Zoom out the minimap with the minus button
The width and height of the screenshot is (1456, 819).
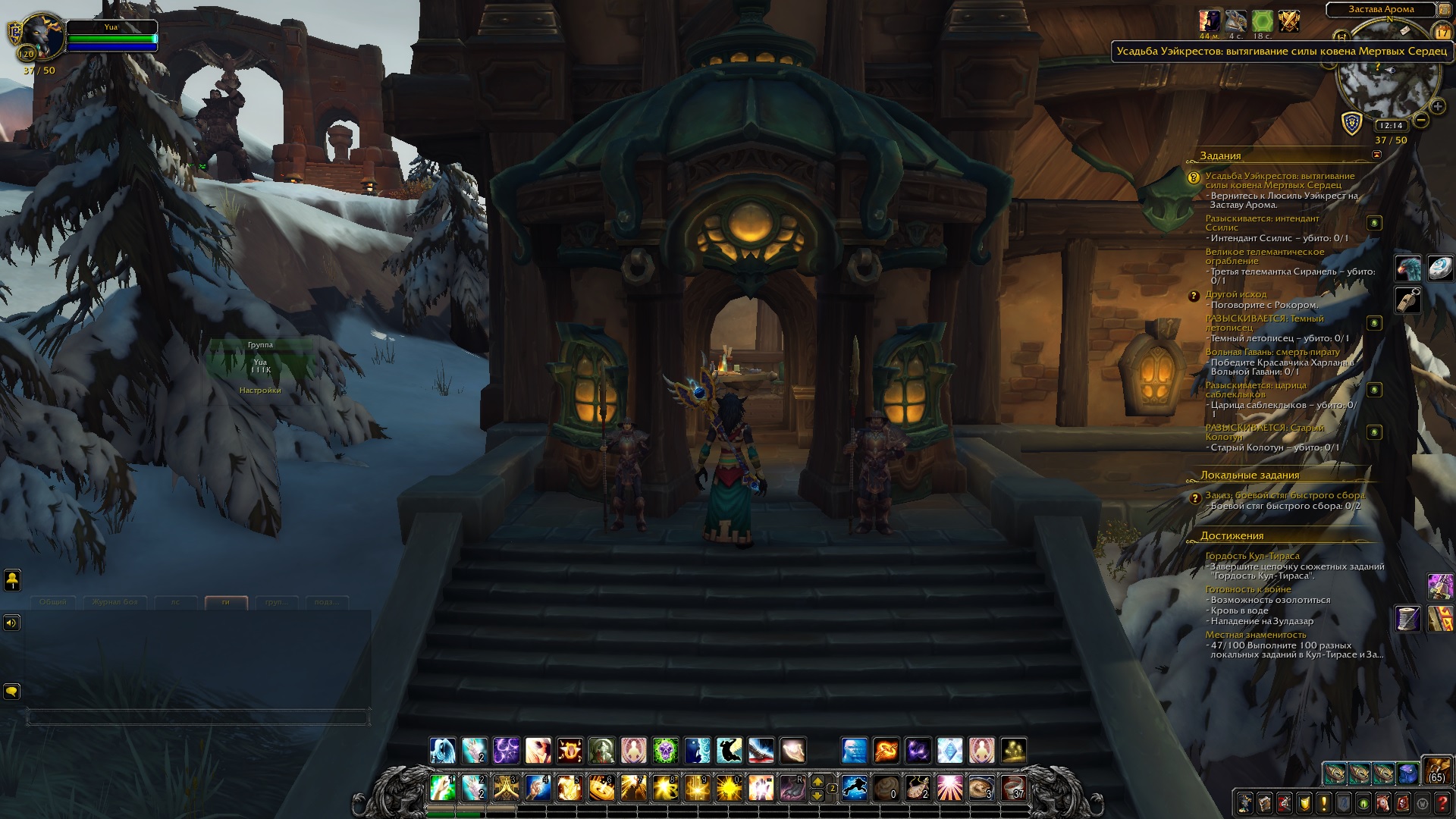(x=1421, y=120)
